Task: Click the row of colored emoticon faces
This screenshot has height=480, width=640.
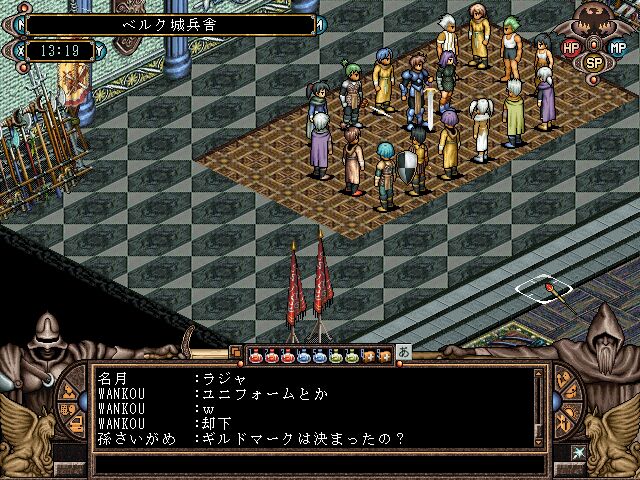Action: click(x=310, y=355)
